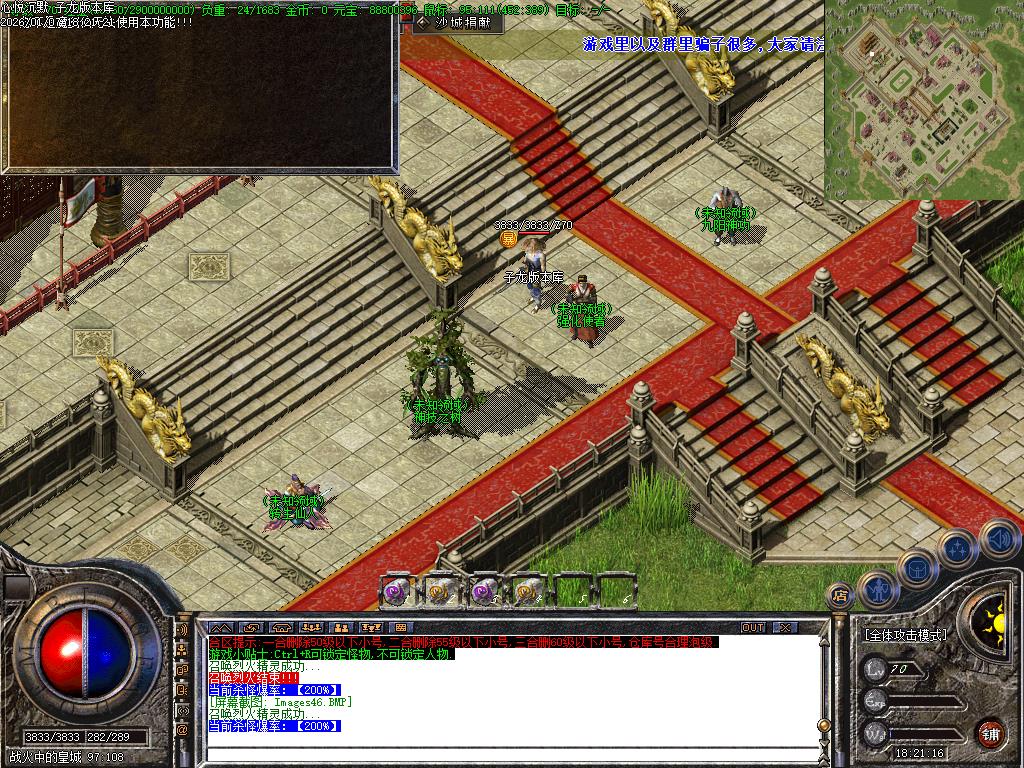Click the @ chat channel button
Screen dimensions: 1024x768
pos(183,730)
